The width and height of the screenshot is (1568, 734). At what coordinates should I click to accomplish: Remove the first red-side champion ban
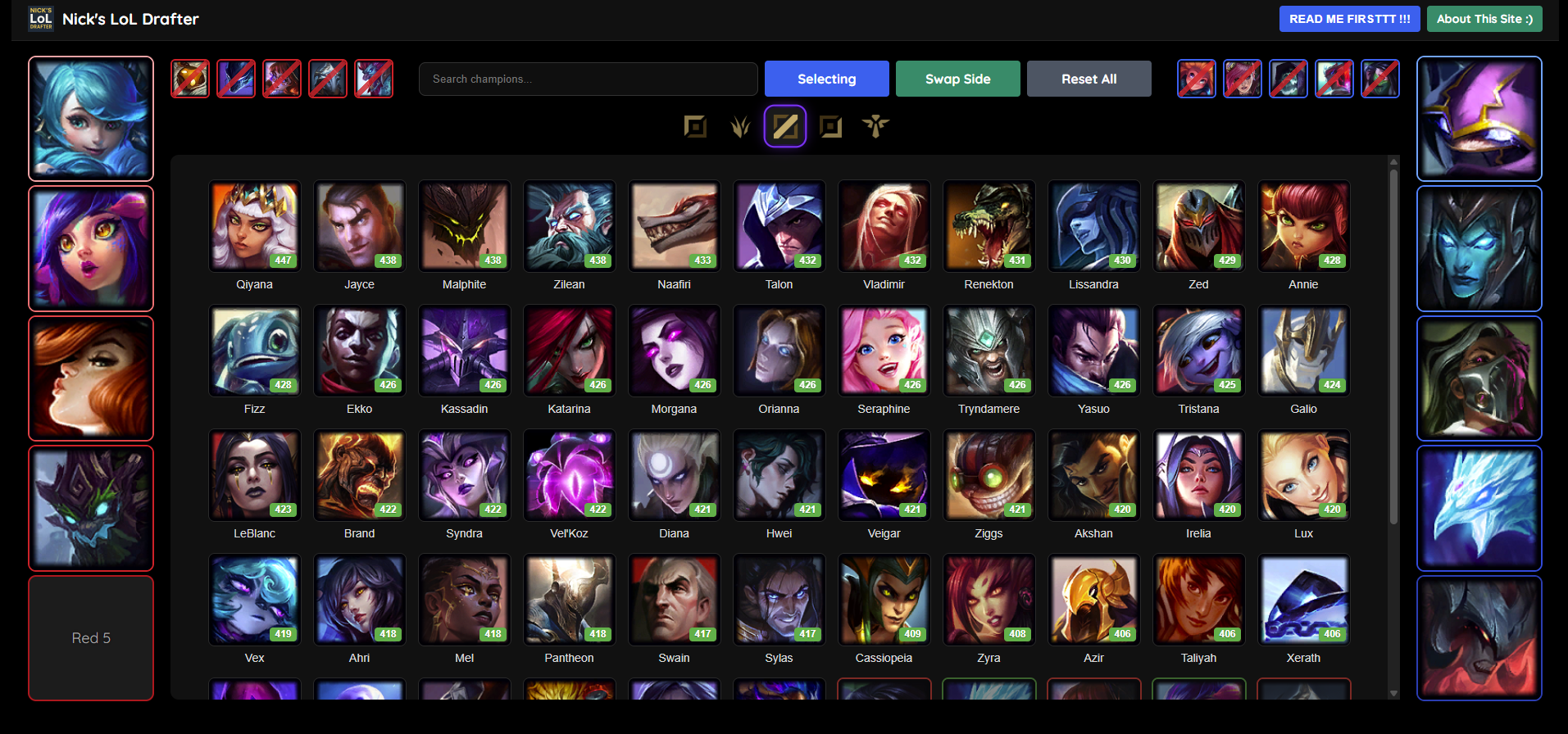tap(190, 79)
